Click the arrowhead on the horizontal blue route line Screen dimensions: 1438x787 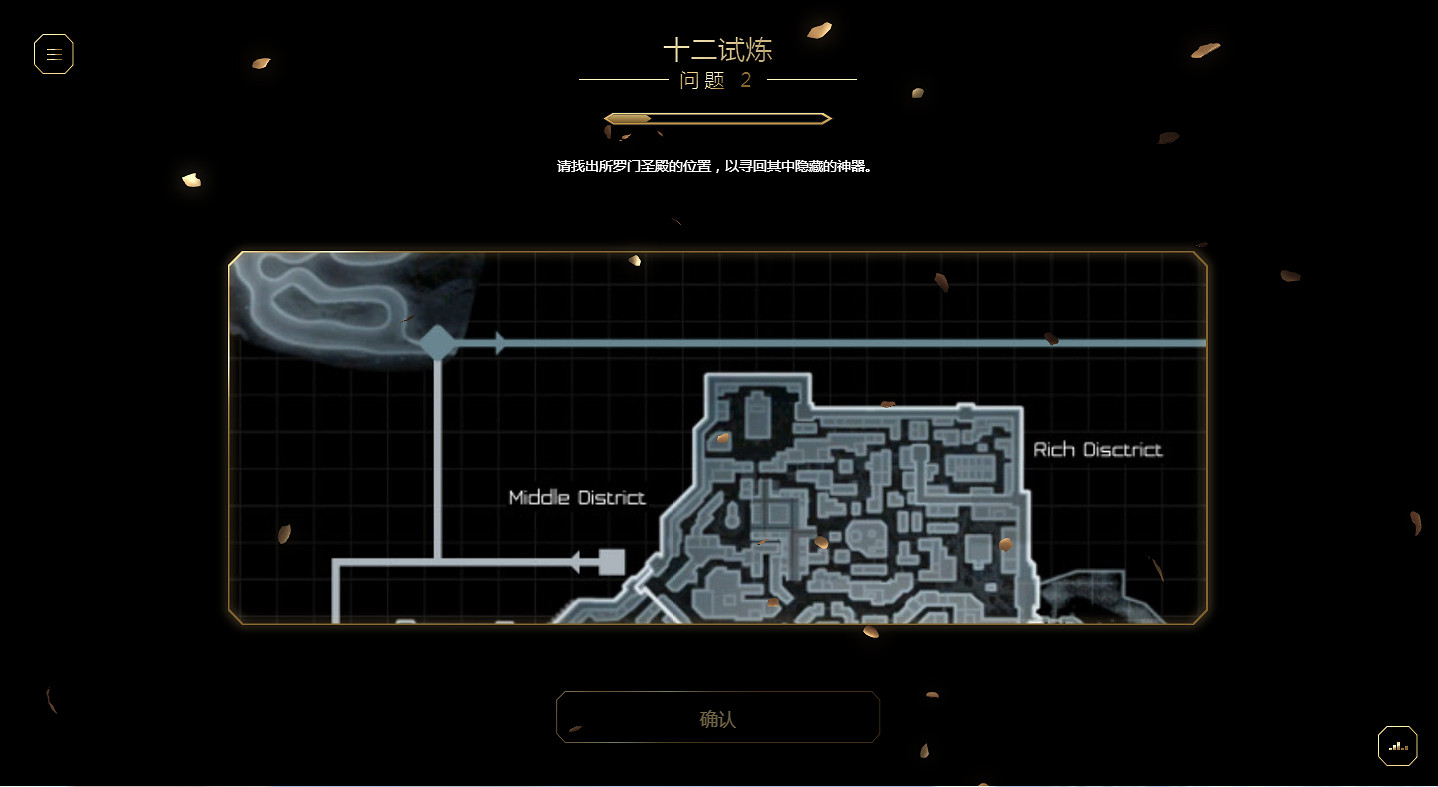tap(499, 342)
